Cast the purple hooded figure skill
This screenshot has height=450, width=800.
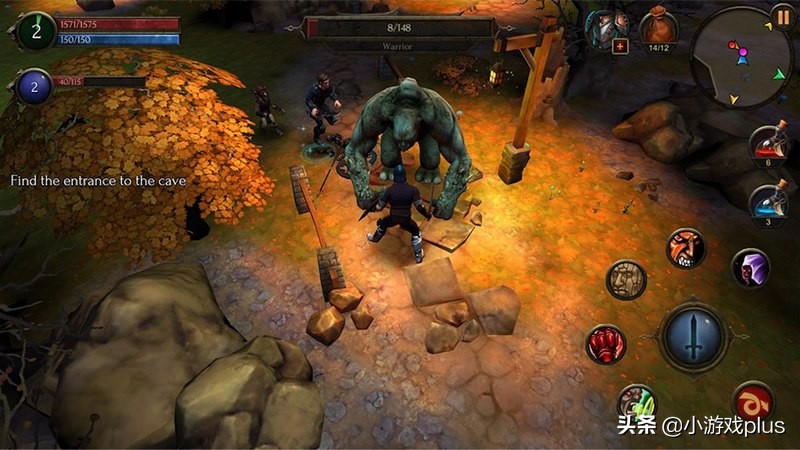(750, 267)
